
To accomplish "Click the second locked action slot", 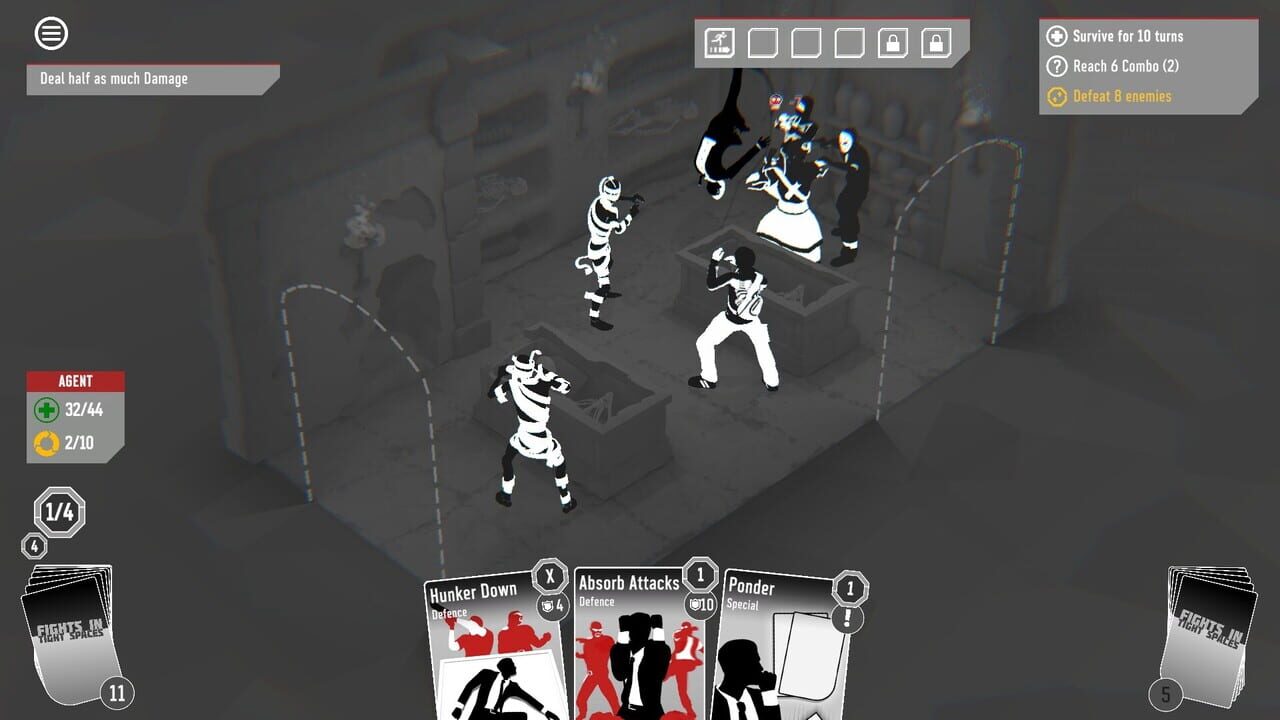I will pyautogui.click(x=936, y=43).
